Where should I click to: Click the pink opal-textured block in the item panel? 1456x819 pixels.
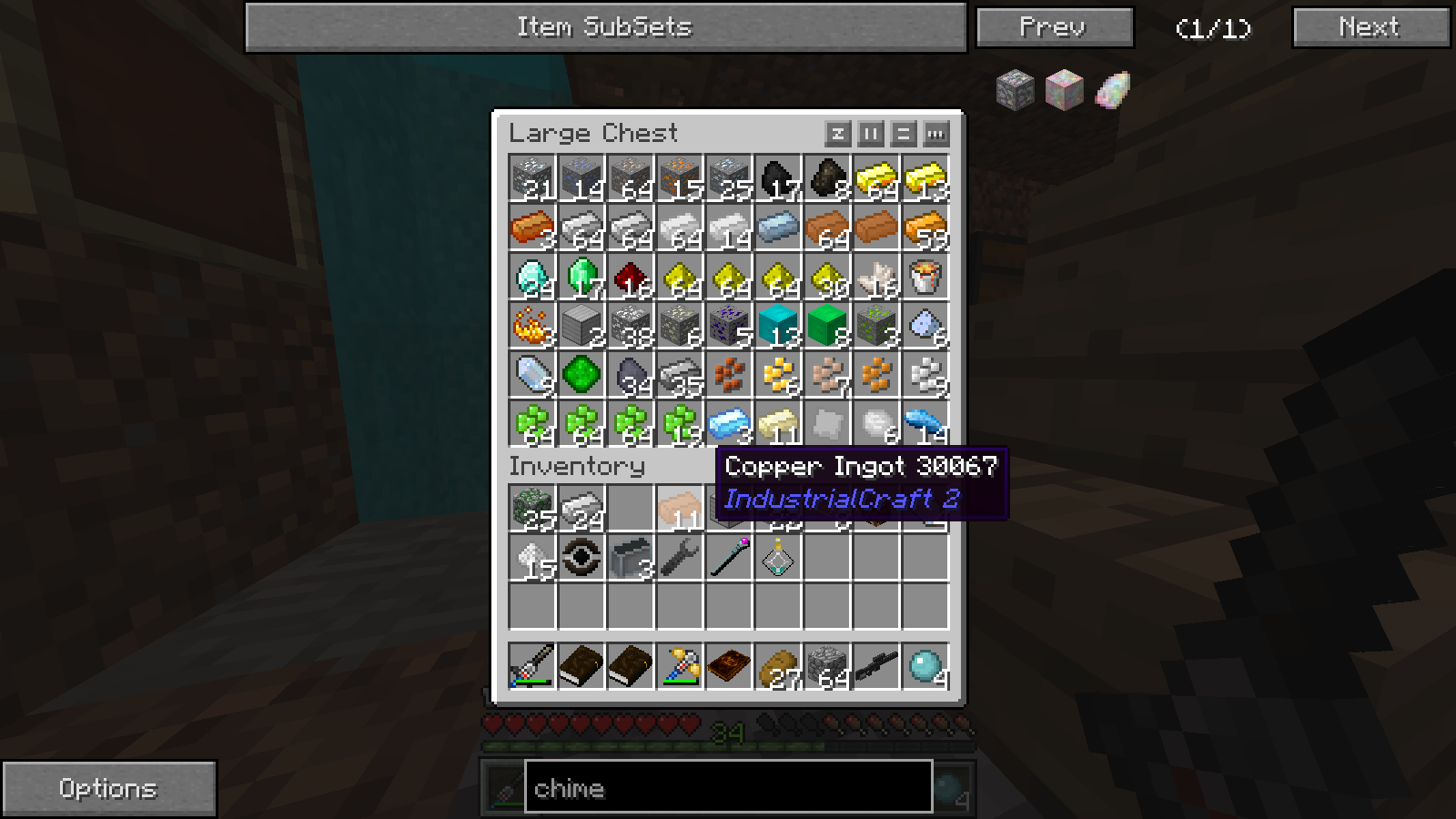1064,90
